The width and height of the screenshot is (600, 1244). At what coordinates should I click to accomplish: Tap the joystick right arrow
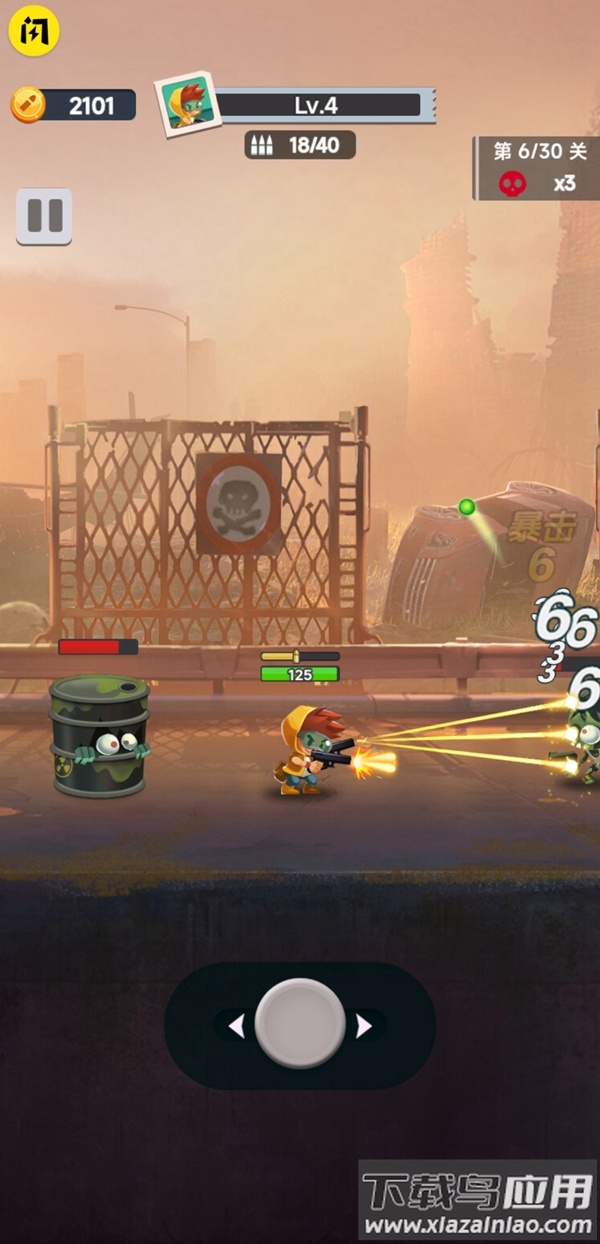(364, 1026)
